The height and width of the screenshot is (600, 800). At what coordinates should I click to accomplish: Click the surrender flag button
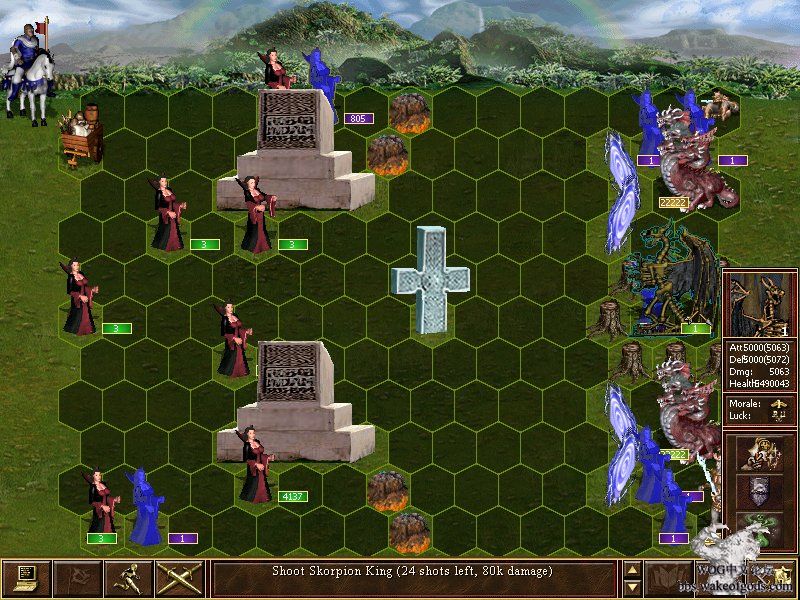click(78, 579)
